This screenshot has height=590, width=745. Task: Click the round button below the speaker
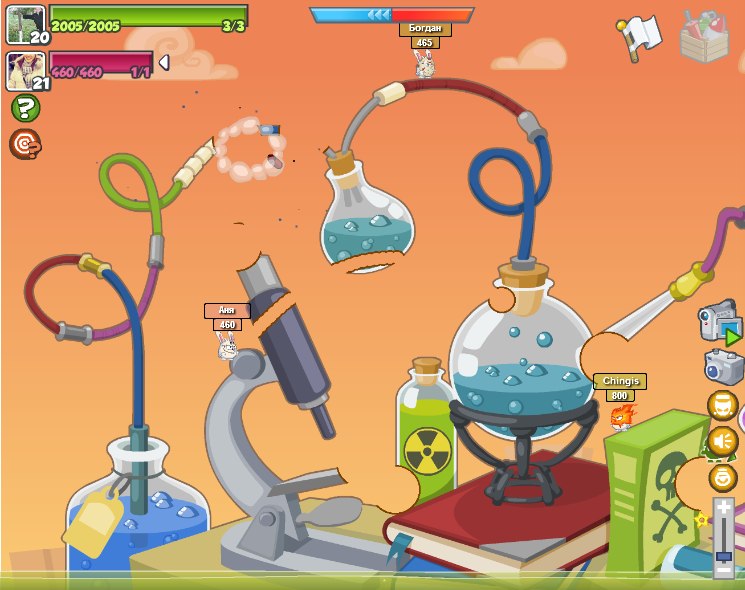tap(722, 477)
